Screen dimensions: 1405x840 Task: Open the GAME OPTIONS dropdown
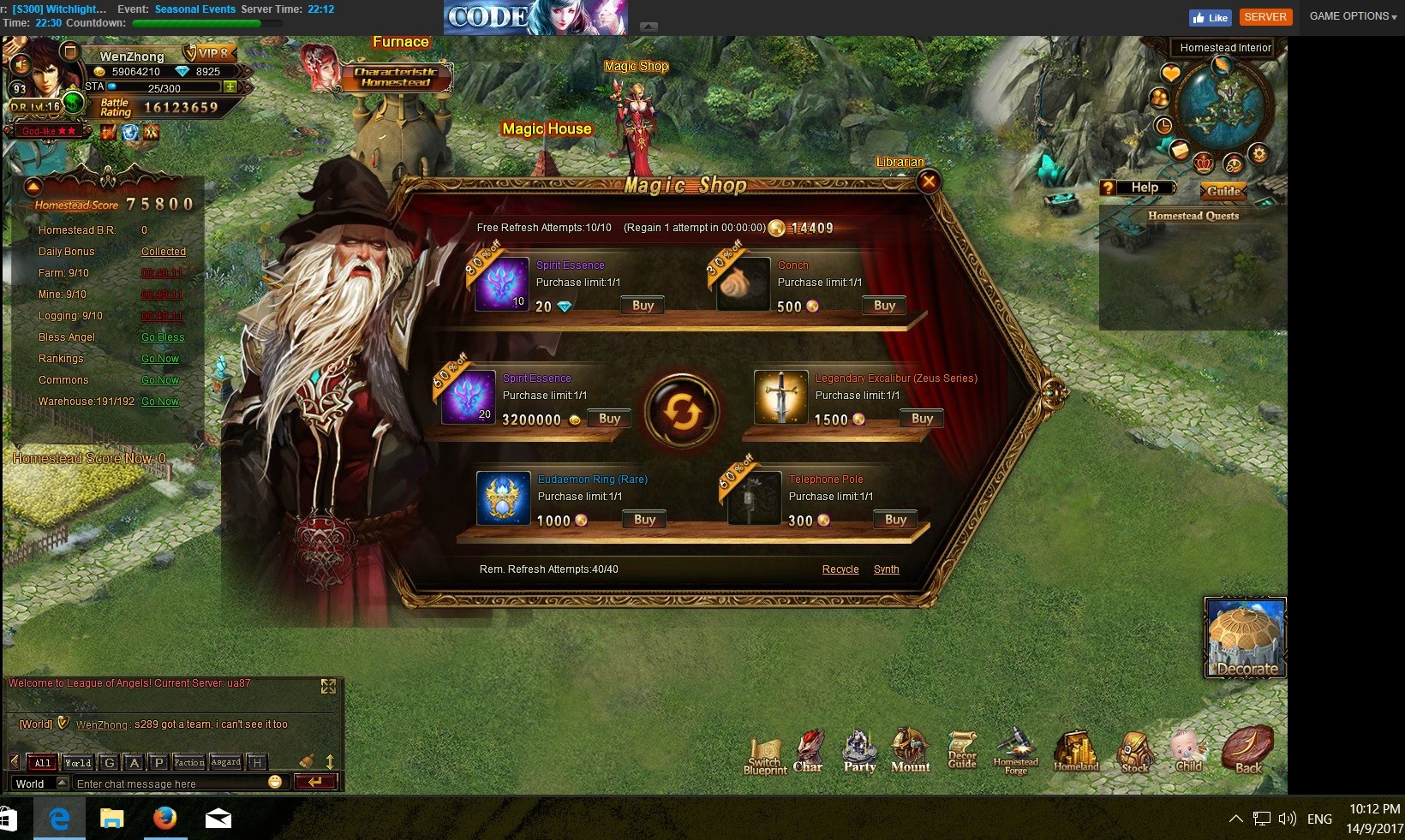[1353, 16]
